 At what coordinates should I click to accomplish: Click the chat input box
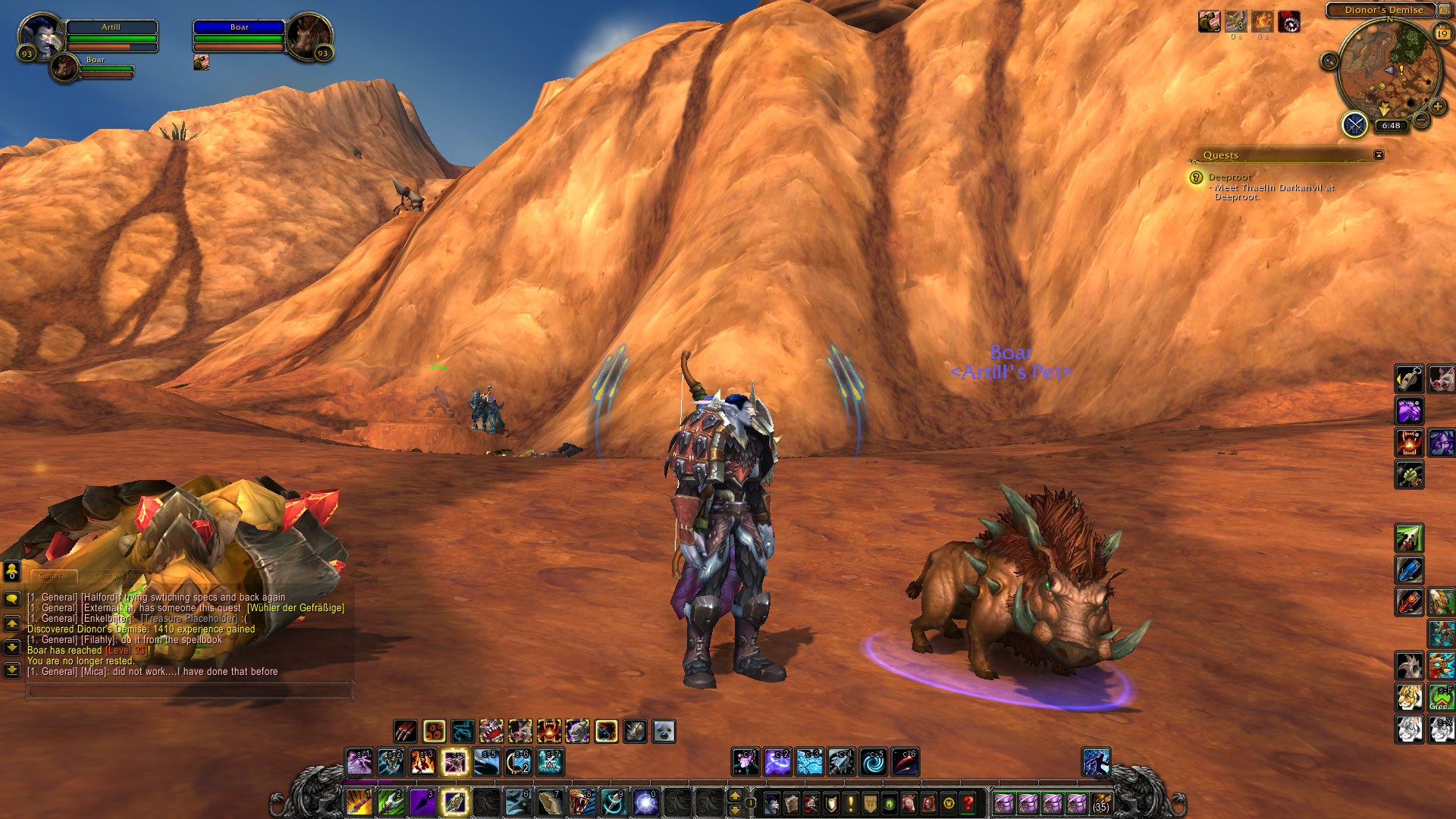pos(190,690)
